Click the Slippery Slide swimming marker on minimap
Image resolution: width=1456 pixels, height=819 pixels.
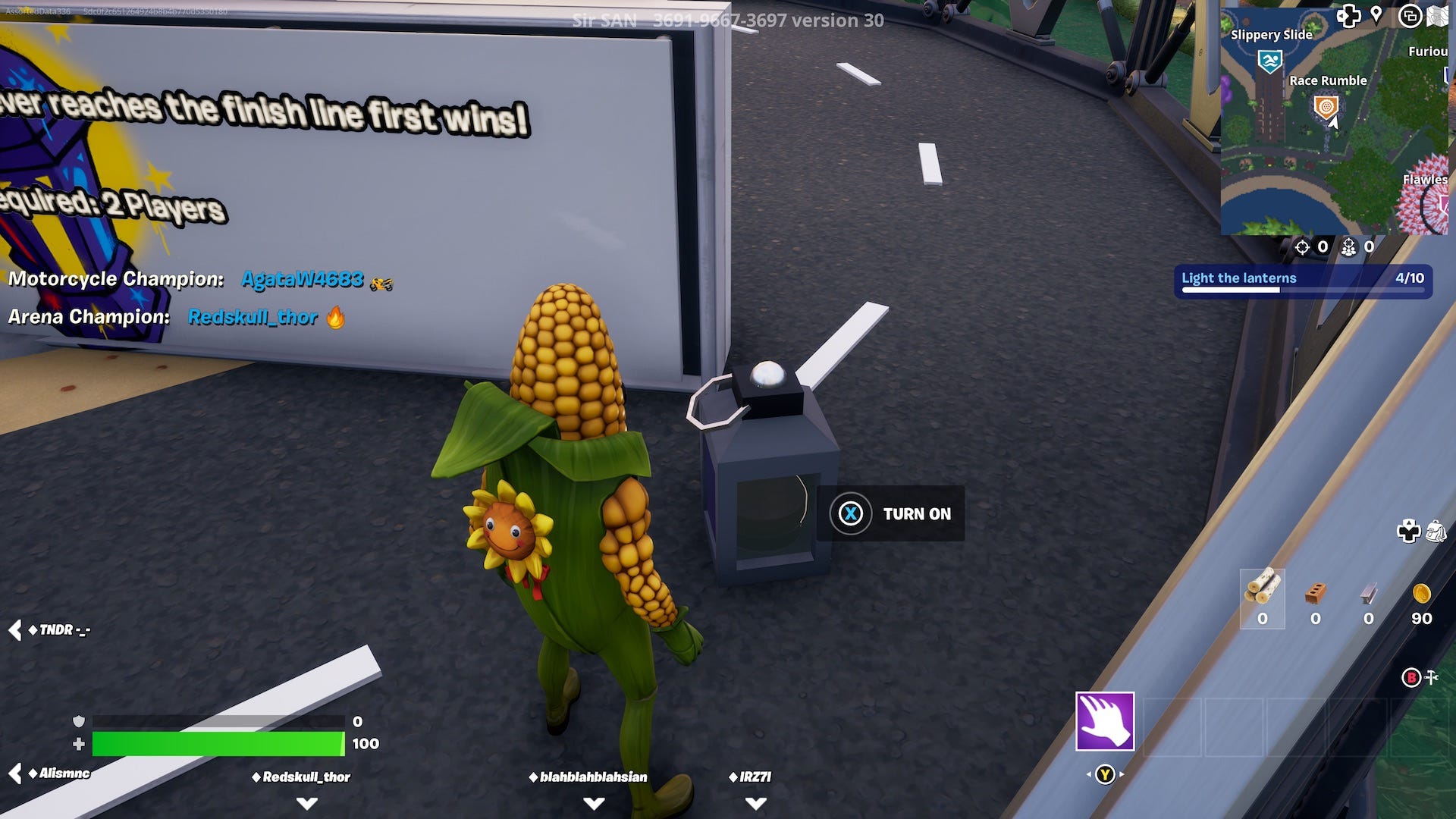coord(1270,60)
